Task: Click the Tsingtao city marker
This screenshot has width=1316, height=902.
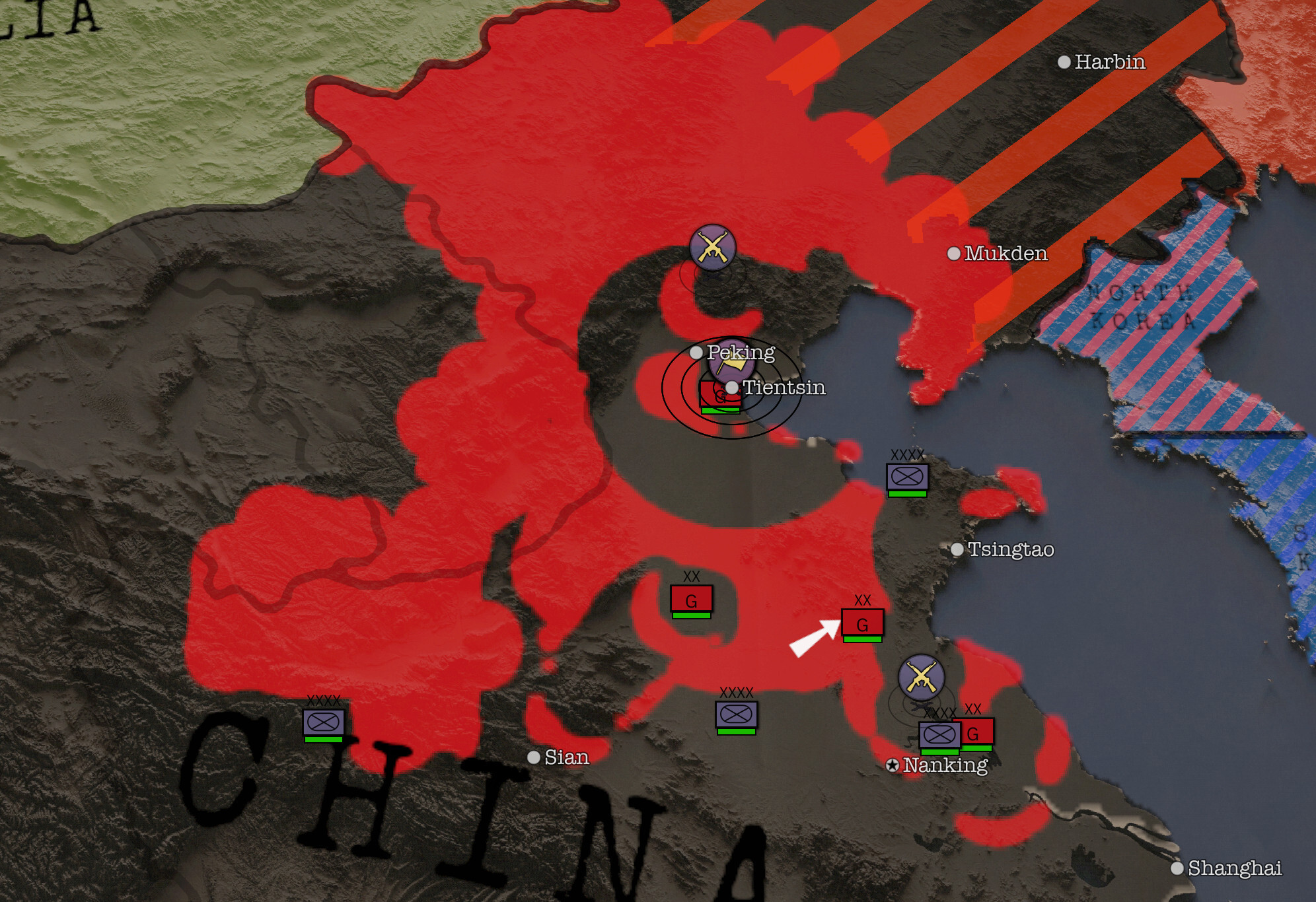Action: coord(957,549)
